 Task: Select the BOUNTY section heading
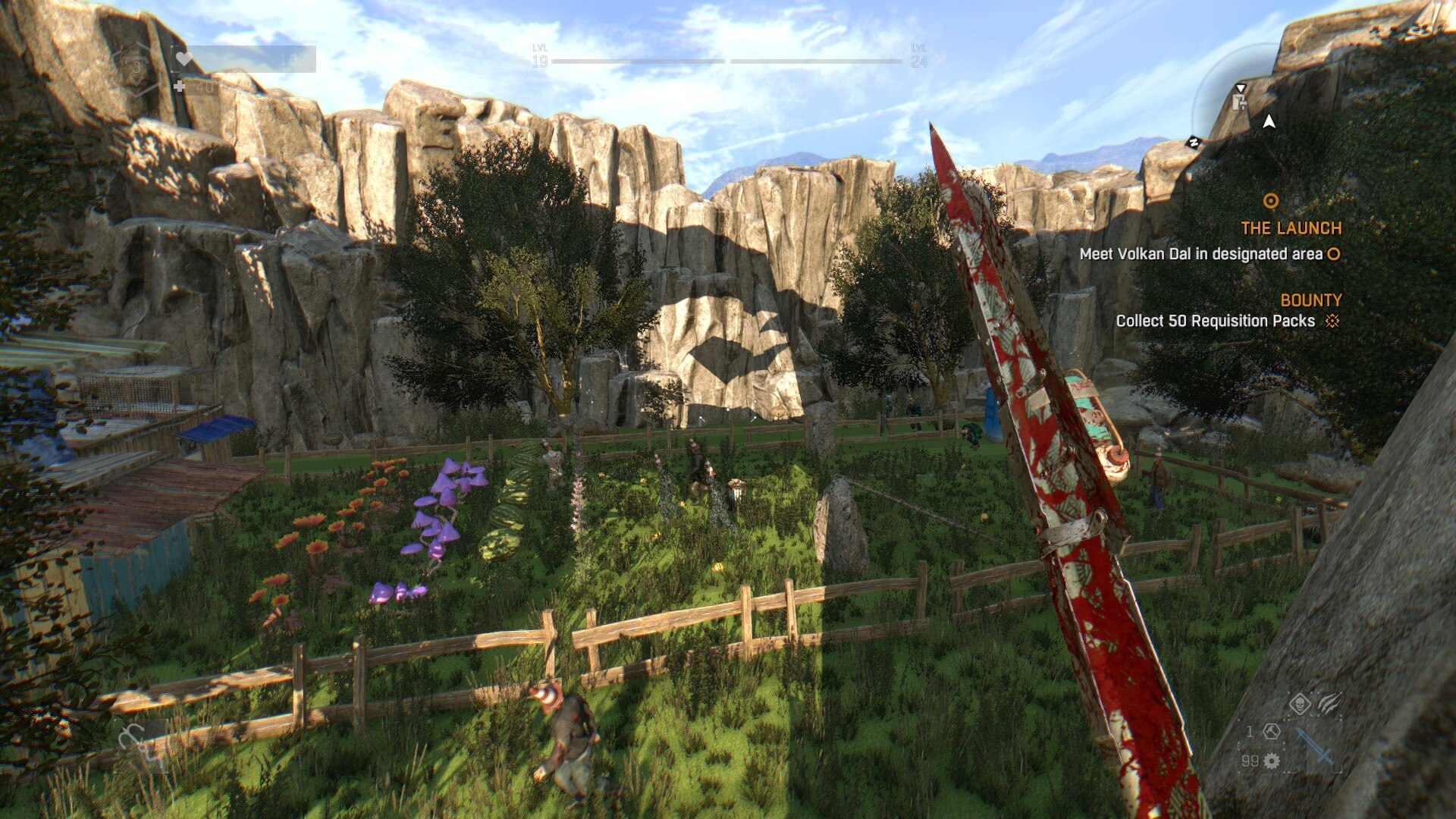[1310, 300]
